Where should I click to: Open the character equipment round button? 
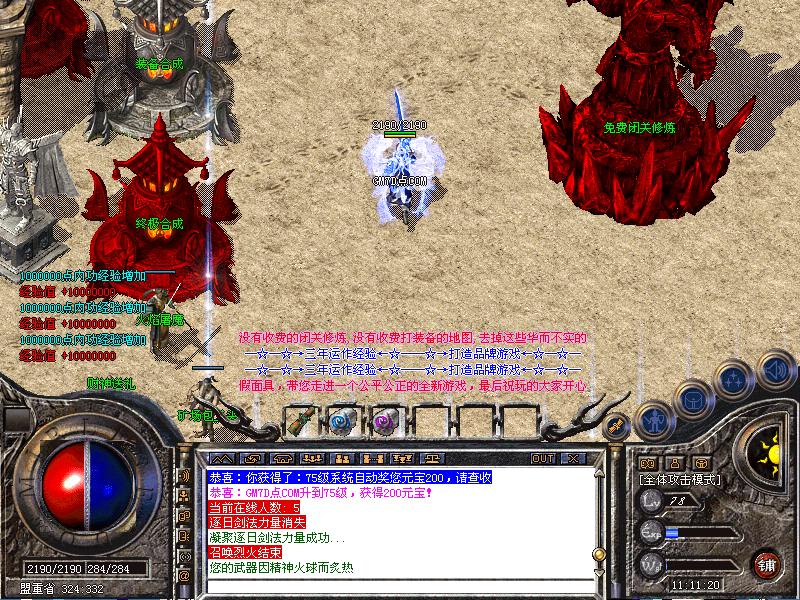(653, 419)
